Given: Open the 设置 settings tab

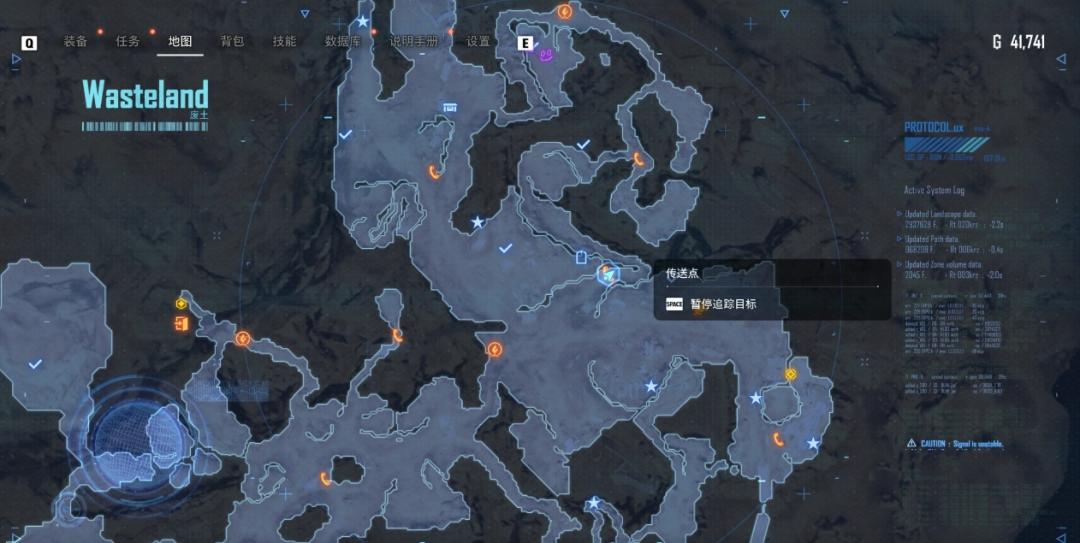Looking at the screenshot, I should pyautogui.click(x=479, y=42).
